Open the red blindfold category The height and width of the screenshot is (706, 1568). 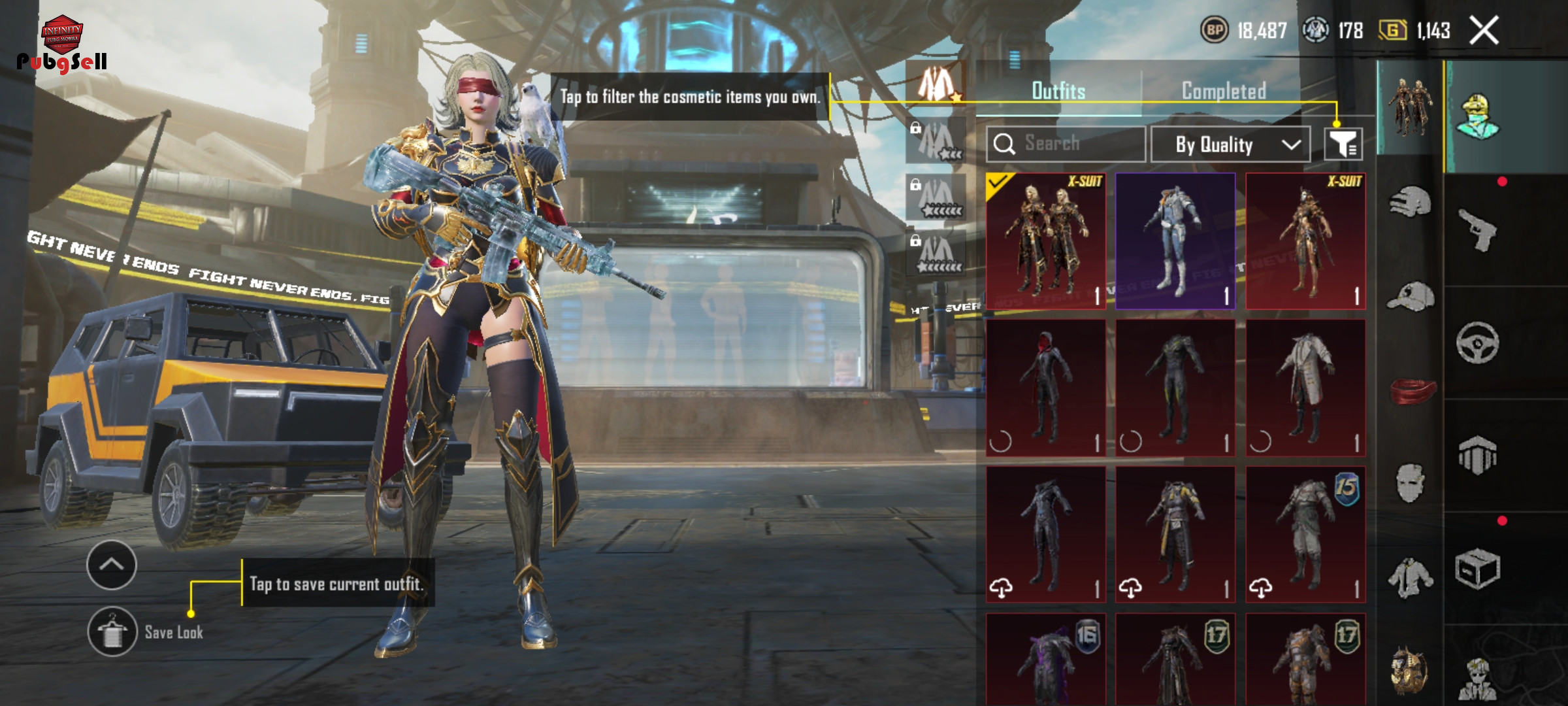coord(1411,391)
